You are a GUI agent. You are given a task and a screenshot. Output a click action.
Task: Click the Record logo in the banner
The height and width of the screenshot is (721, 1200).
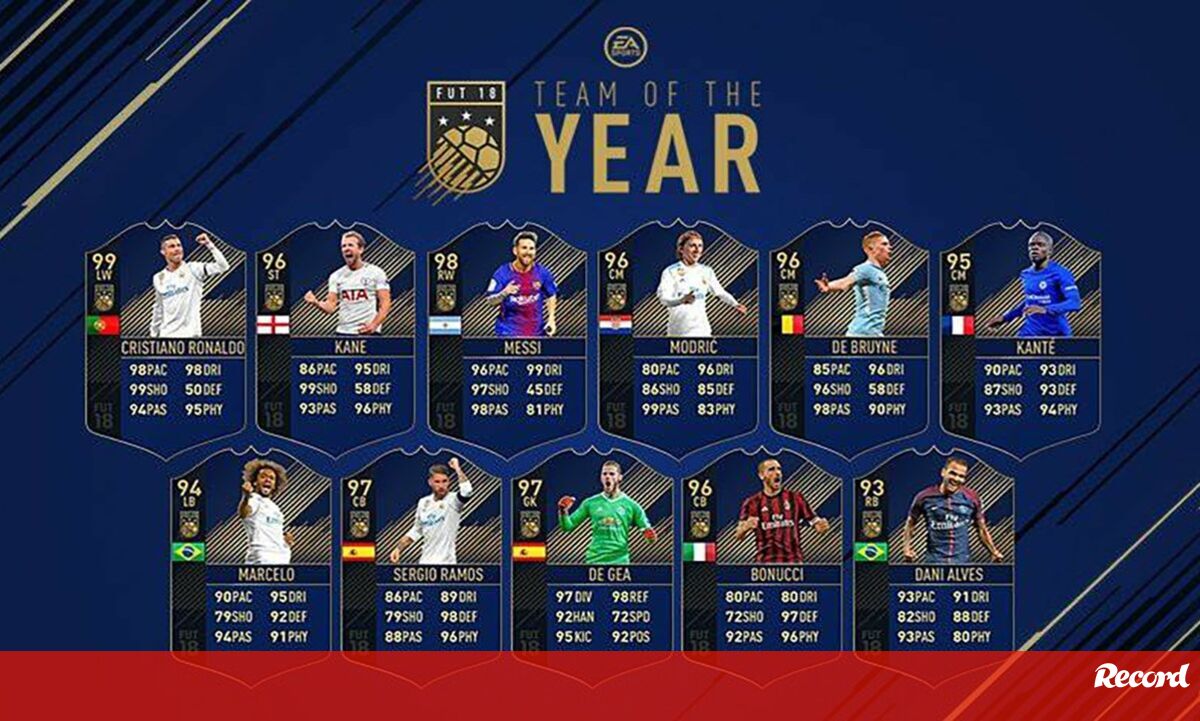coord(1141,677)
